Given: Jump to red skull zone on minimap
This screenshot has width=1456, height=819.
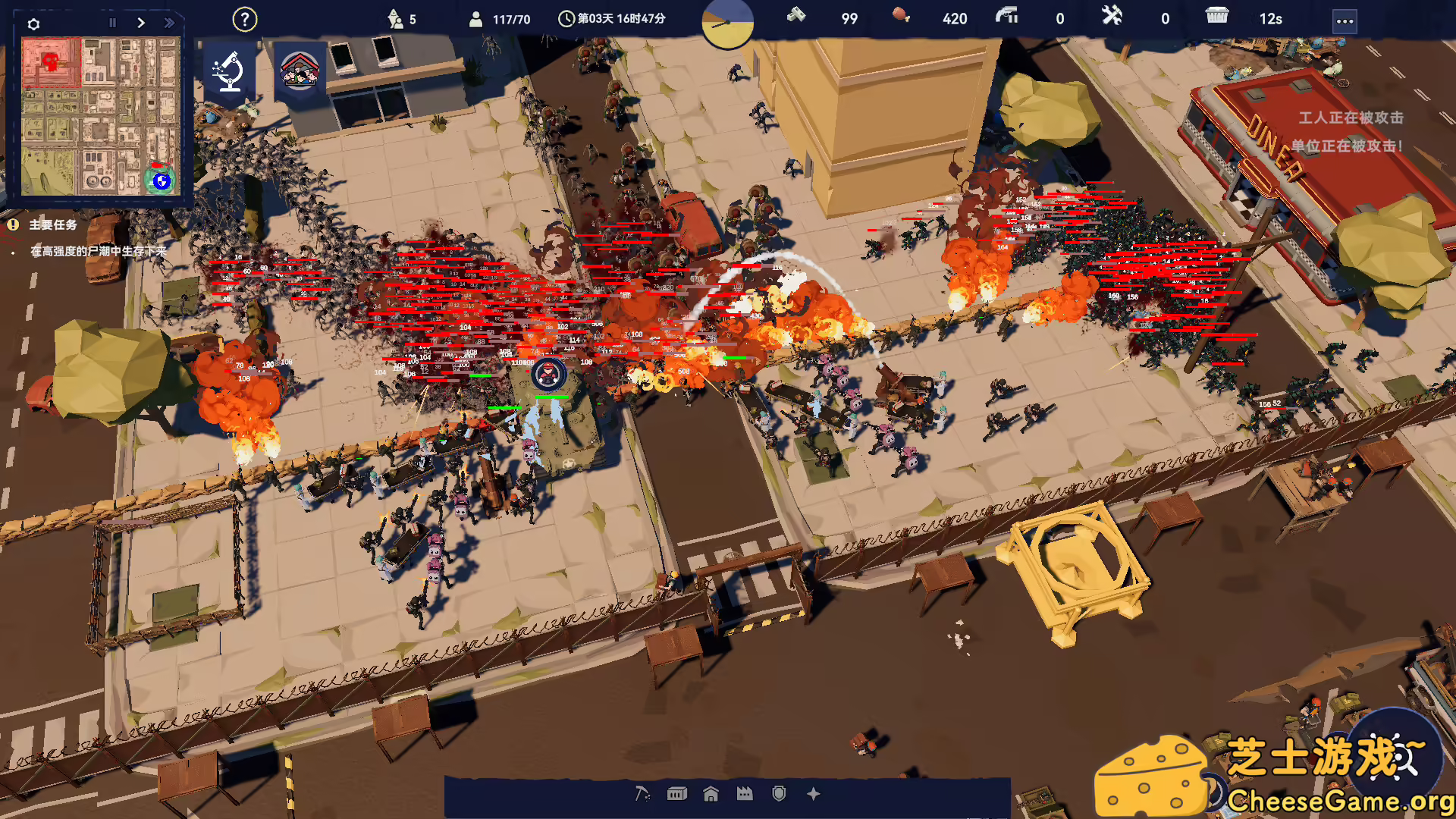Looking at the screenshot, I should coord(51,61).
